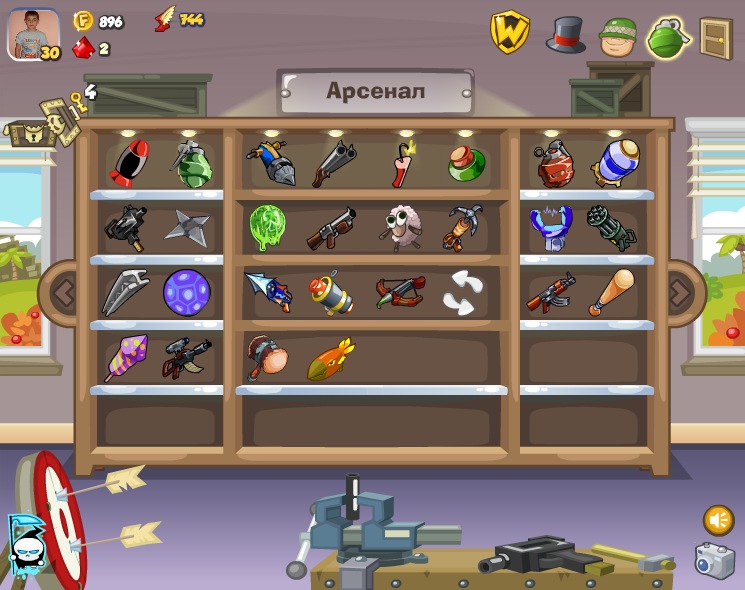Open the soldier helmet character menu
The image size is (745, 590).
(x=618, y=38)
